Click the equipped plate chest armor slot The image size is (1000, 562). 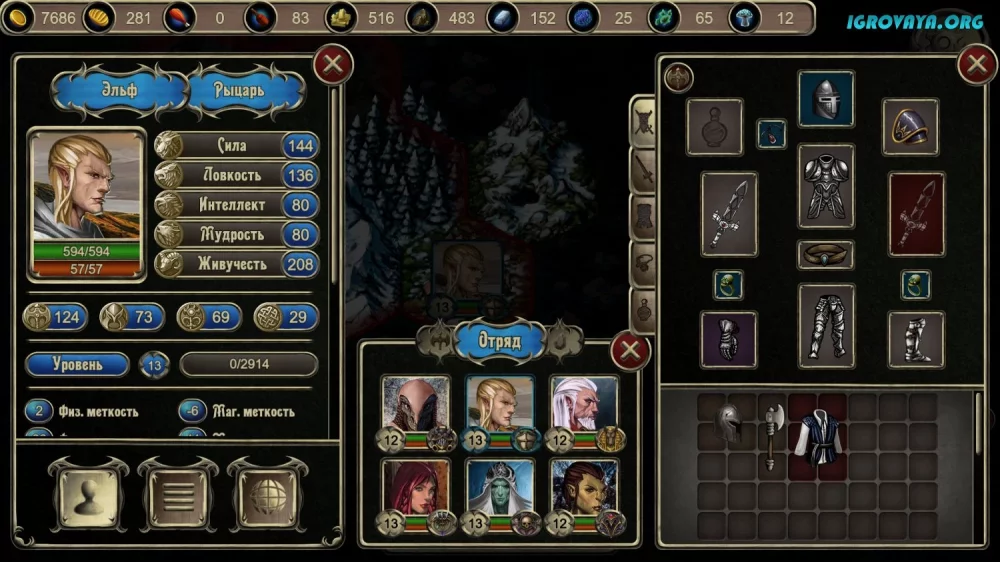click(x=826, y=186)
